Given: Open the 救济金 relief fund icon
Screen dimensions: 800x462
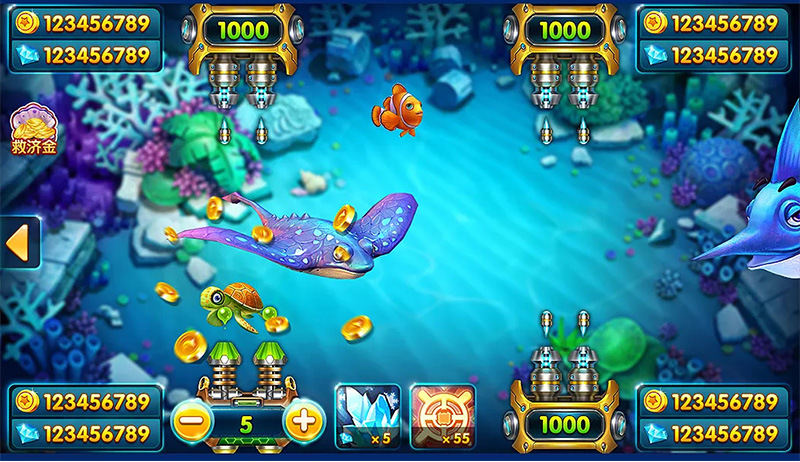Looking at the screenshot, I should (33, 129).
